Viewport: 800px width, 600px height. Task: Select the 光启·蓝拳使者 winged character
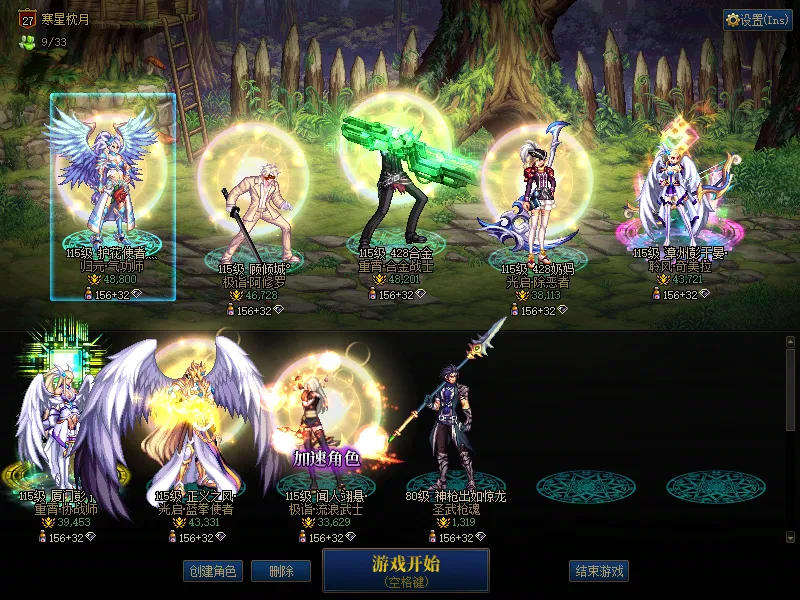195,420
